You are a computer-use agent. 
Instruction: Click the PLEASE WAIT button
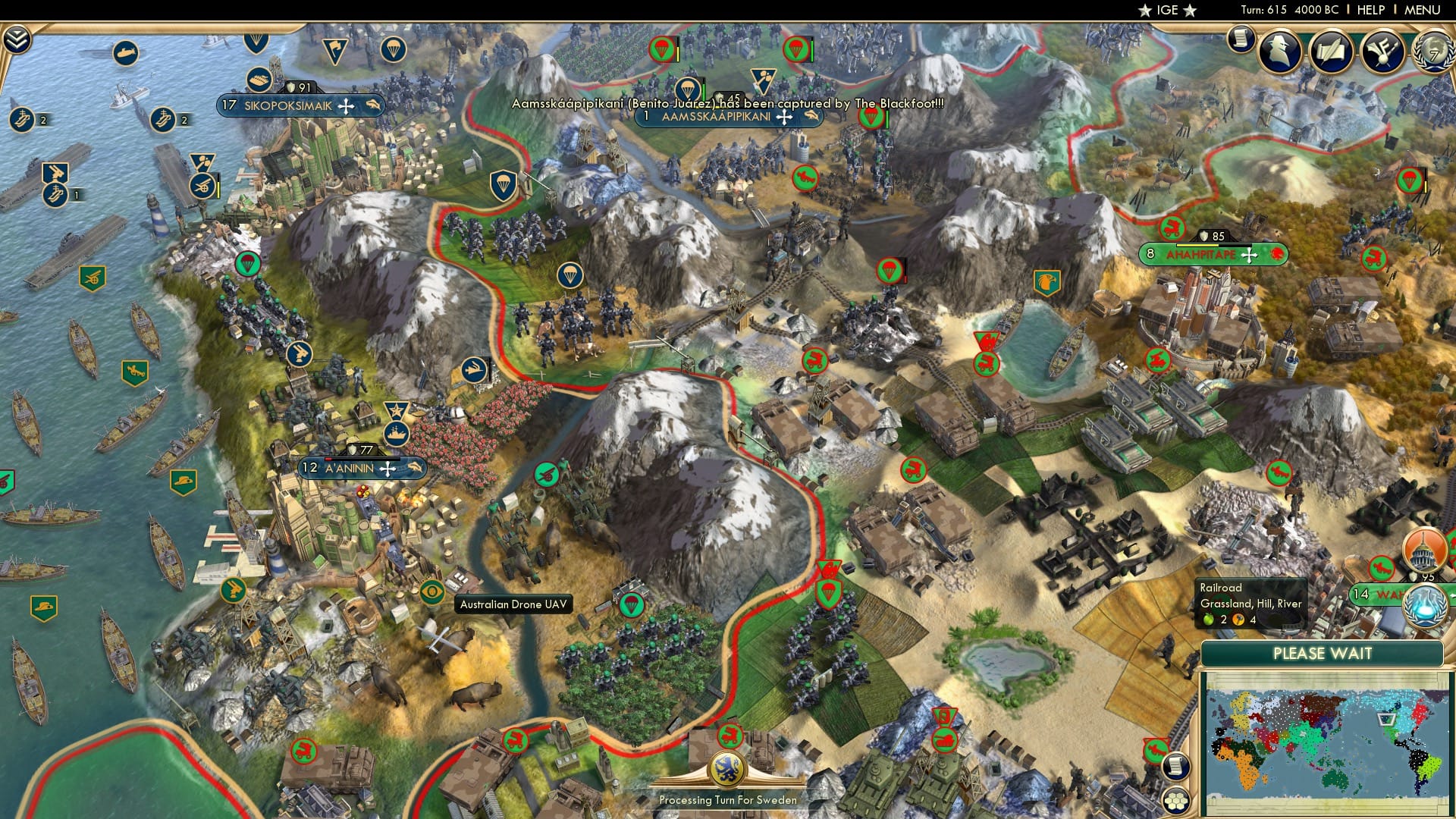[x=1323, y=654]
